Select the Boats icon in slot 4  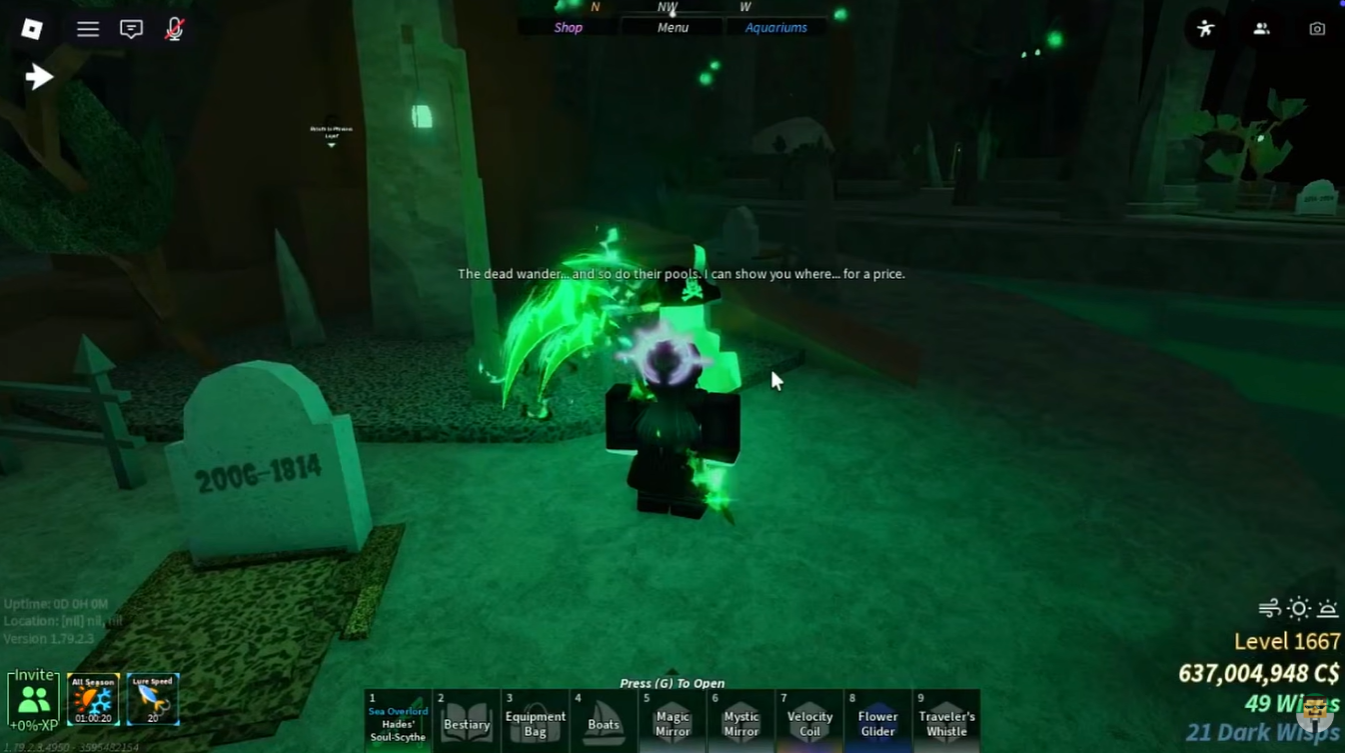pos(603,720)
